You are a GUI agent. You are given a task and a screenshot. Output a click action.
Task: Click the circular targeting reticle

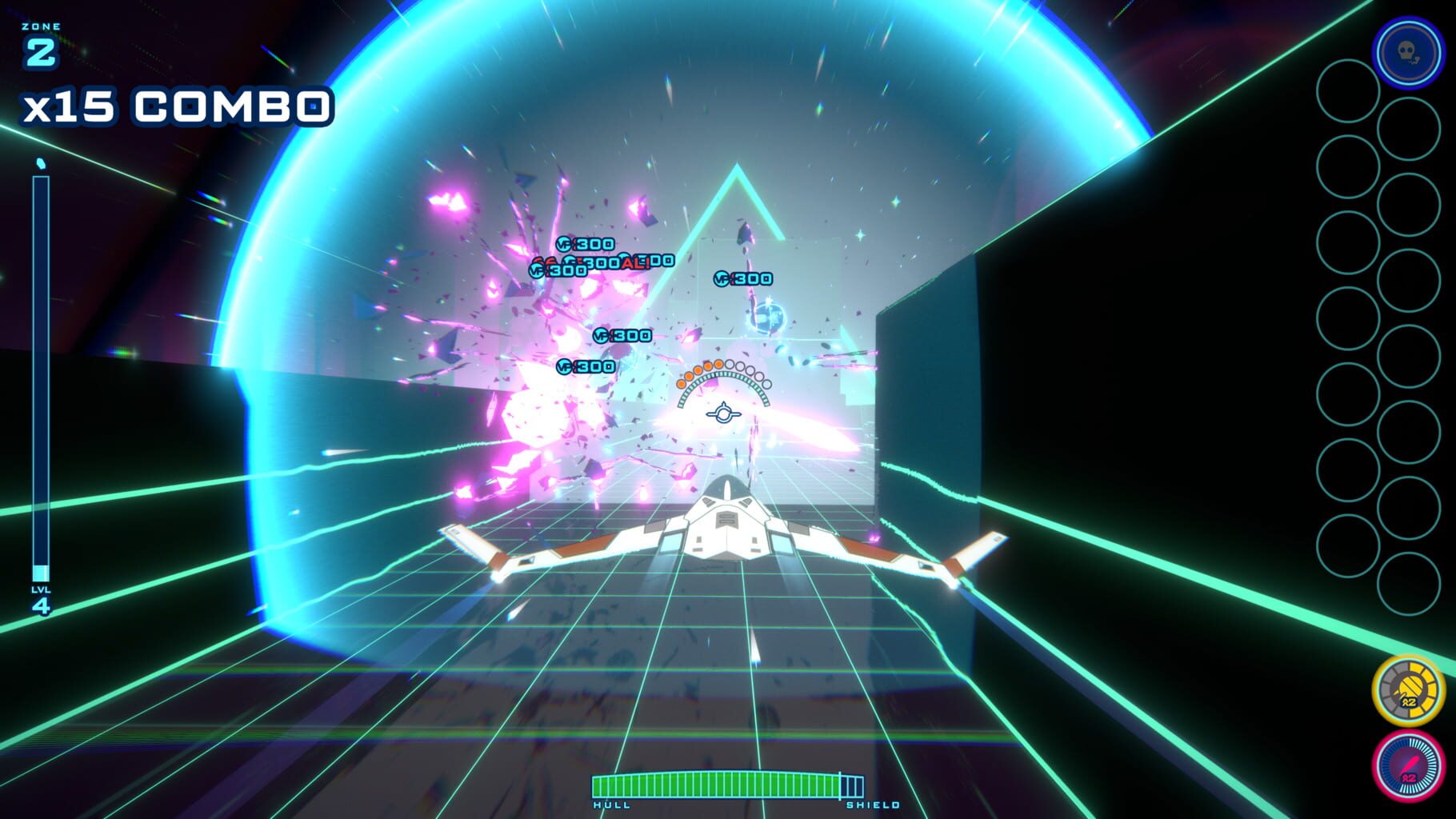(722, 413)
